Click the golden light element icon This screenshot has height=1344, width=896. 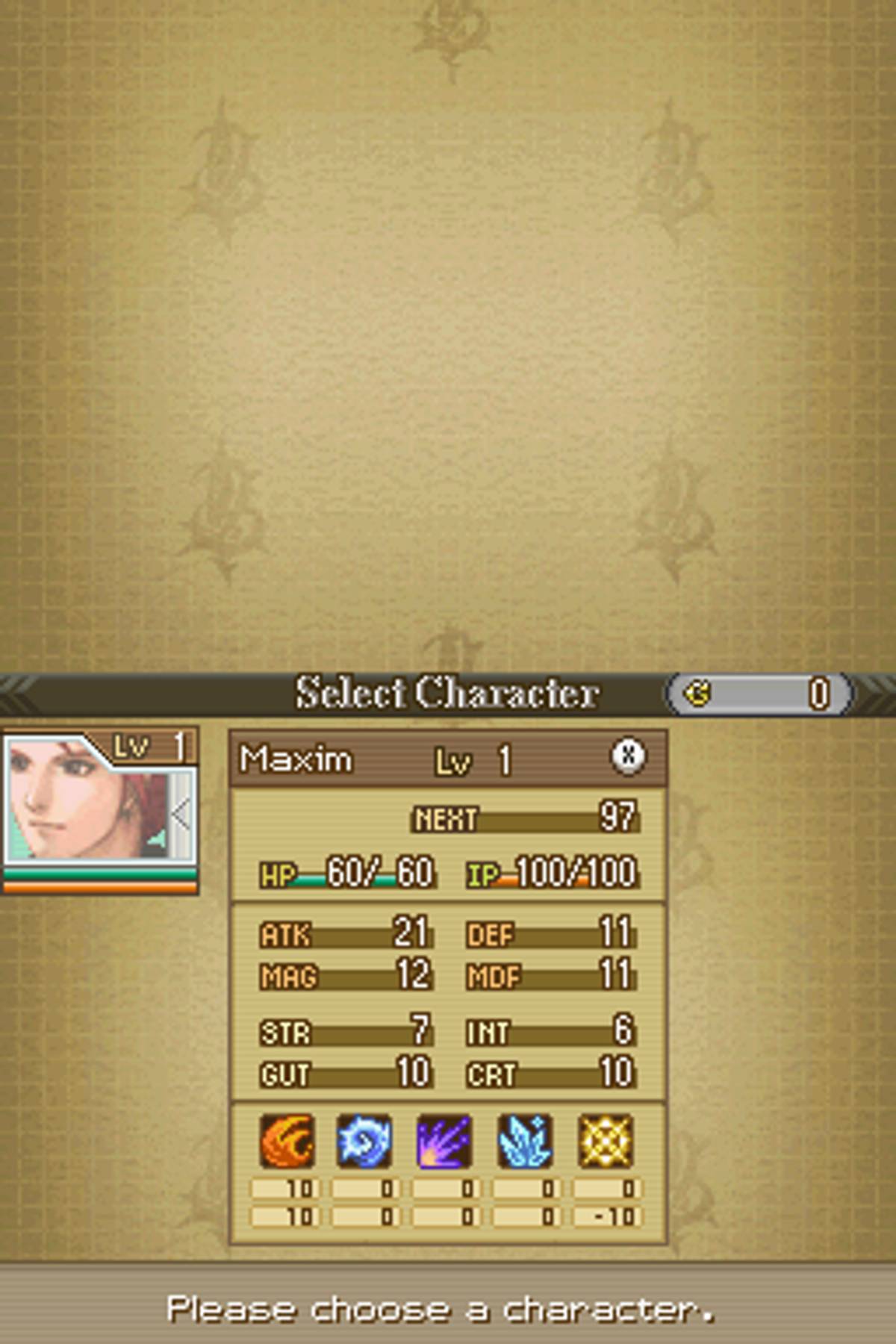pos(606,1140)
